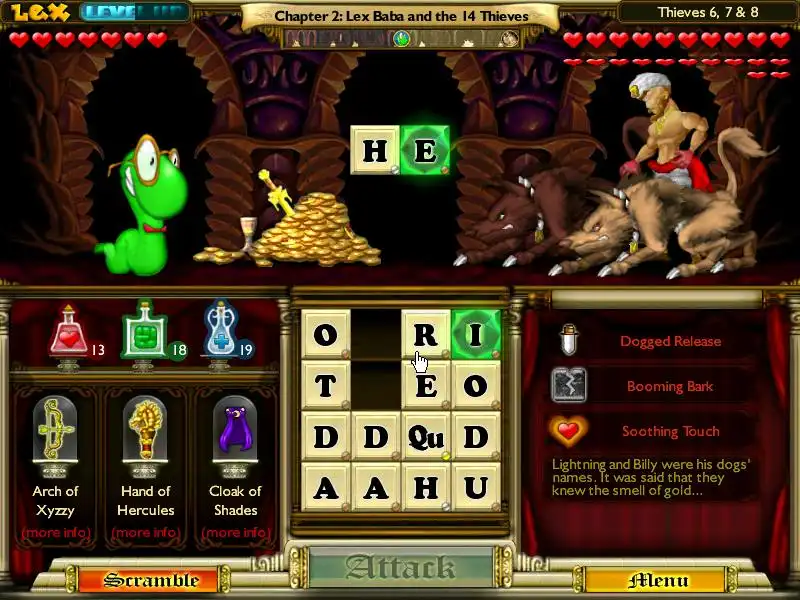The image size is (800, 600).
Task: Choose the T letter tile
Action: click(x=326, y=385)
